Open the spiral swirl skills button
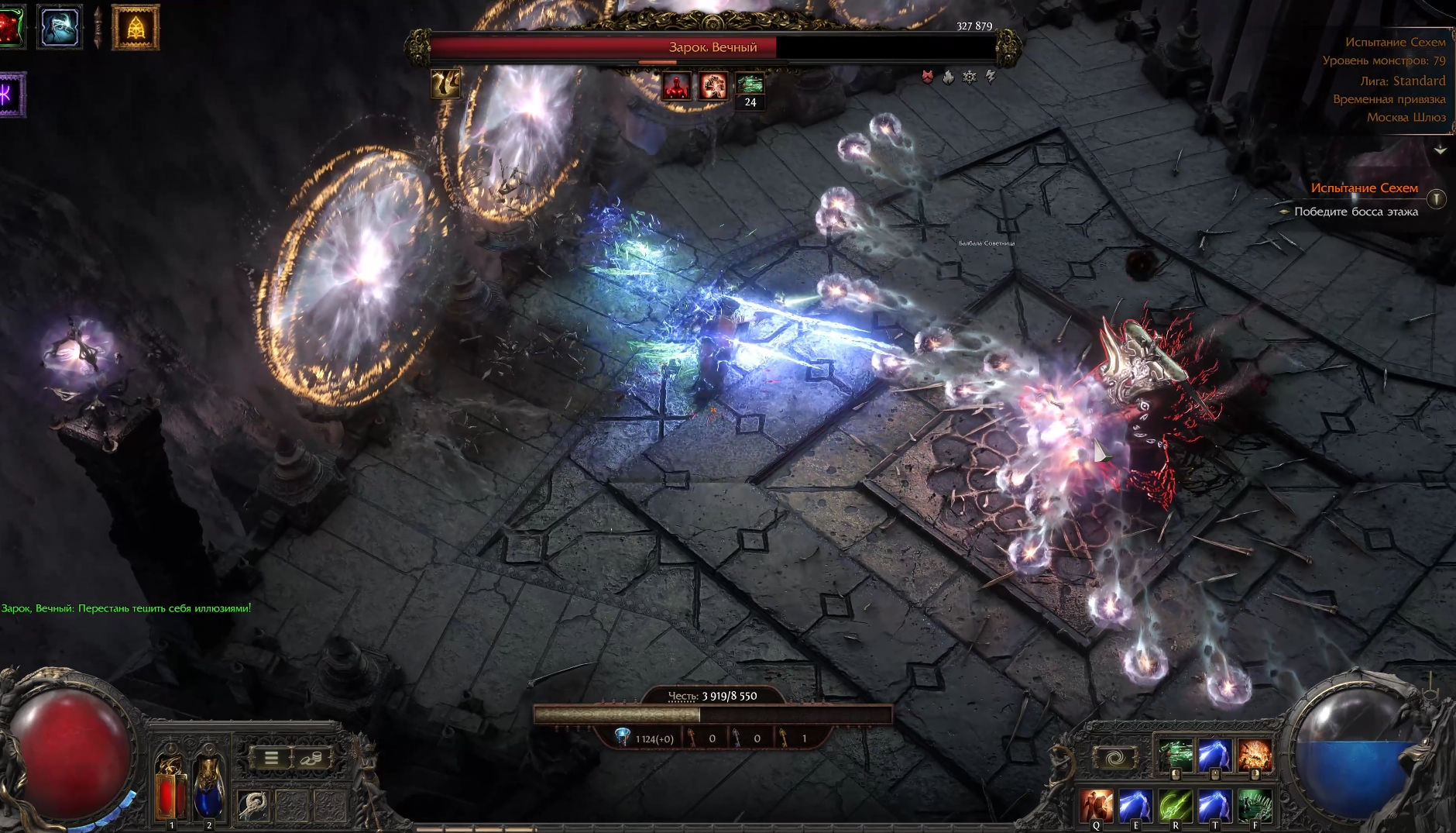This screenshot has height=833, width=1456. point(1114,758)
